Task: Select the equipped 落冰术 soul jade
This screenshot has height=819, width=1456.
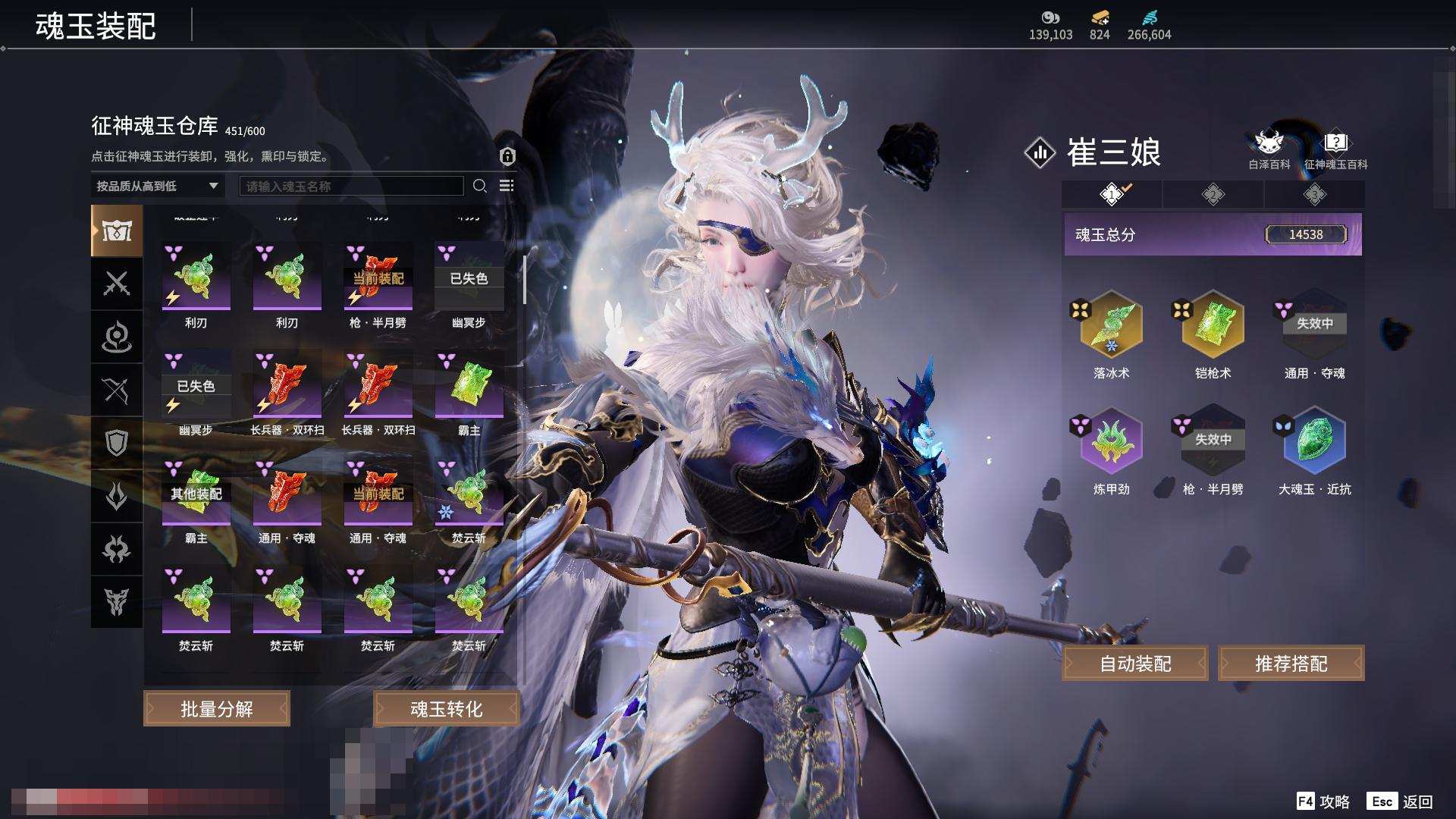Action: (x=1111, y=325)
